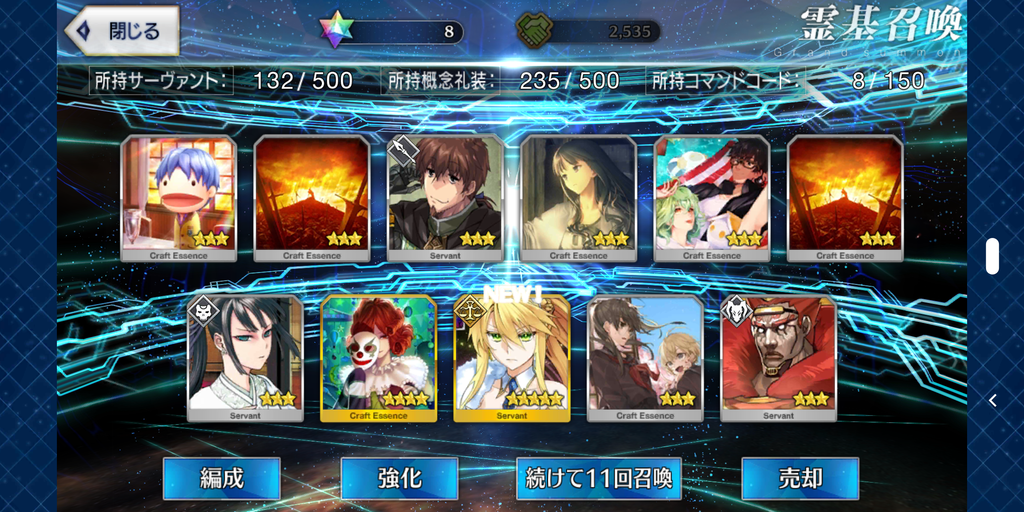This screenshot has height=512, width=1024.
Task: Select the two-character three-star Craft Essence card
Action: click(x=645, y=358)
